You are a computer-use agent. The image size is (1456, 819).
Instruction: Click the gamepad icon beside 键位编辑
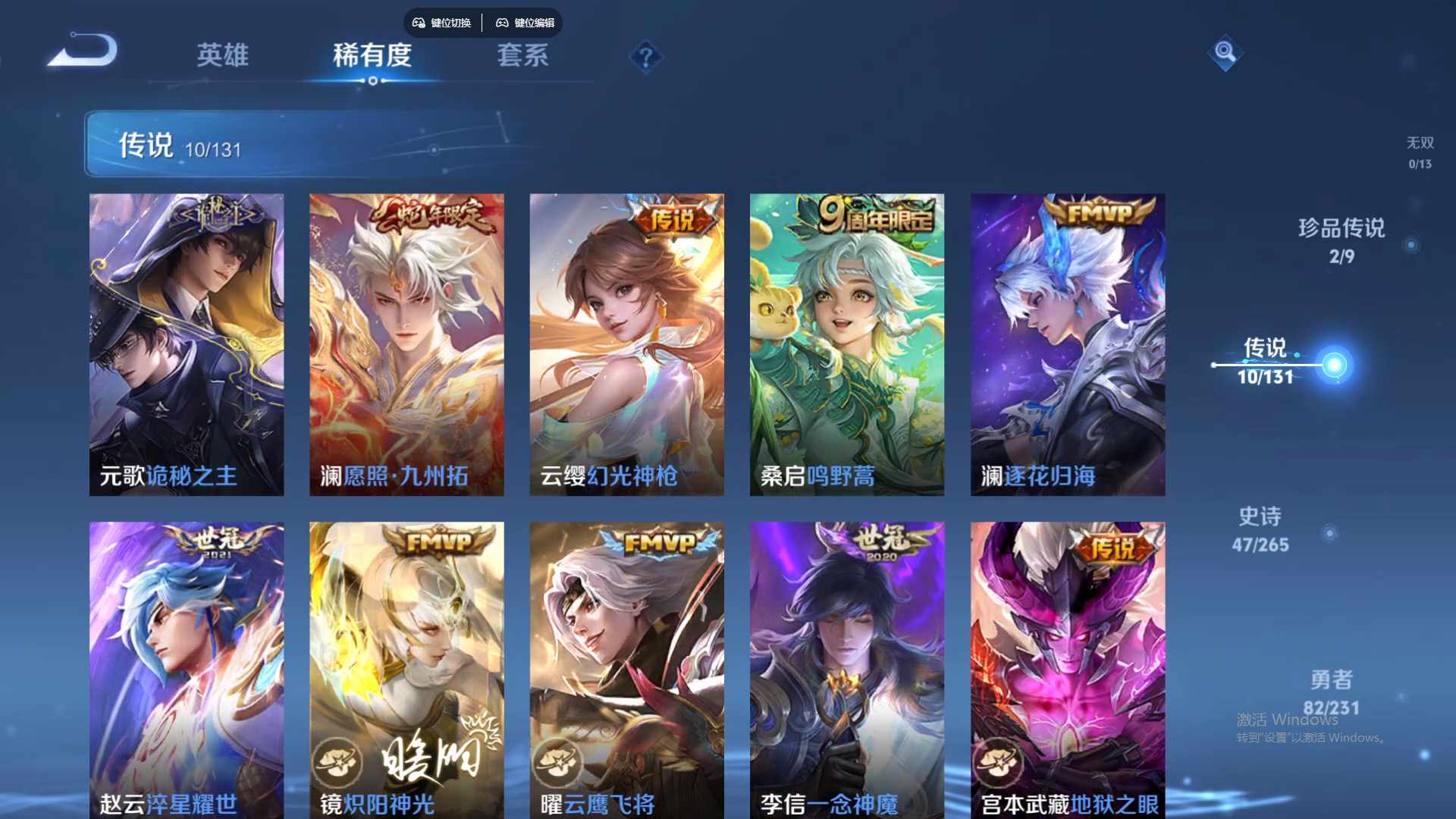(x=502, y=23)
